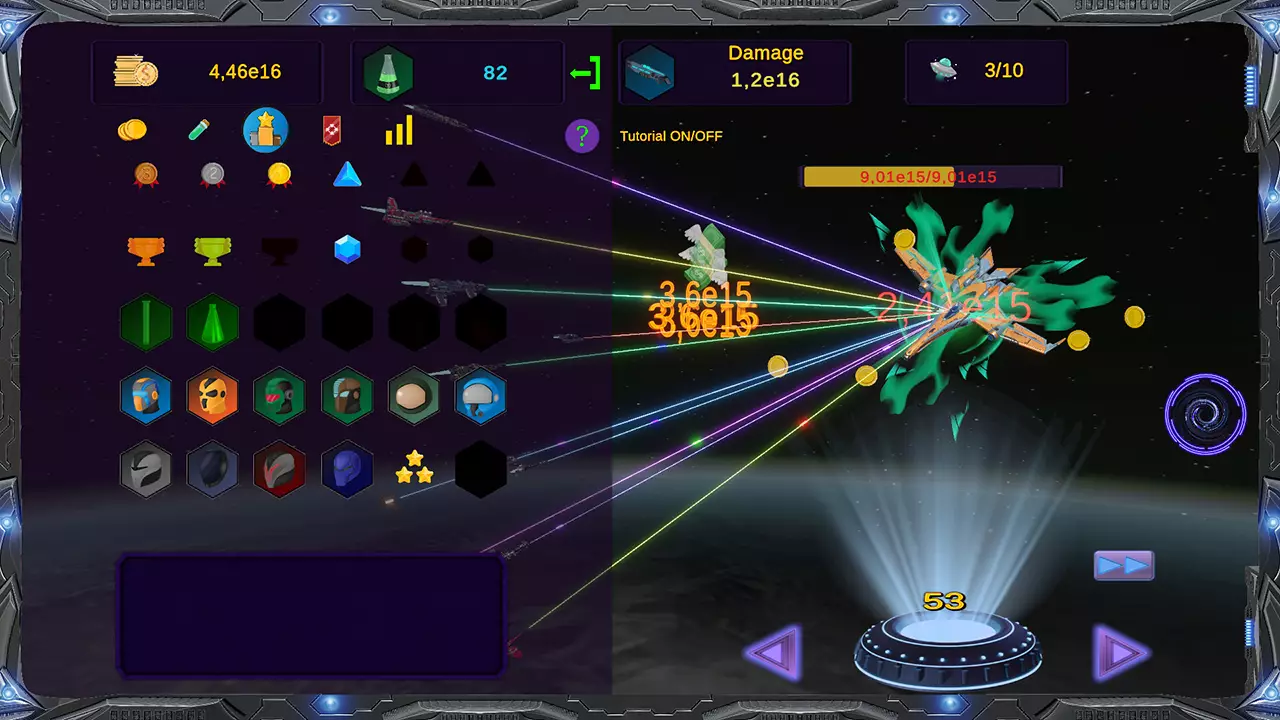Open the potion vial achievements tab

point(199,130)
